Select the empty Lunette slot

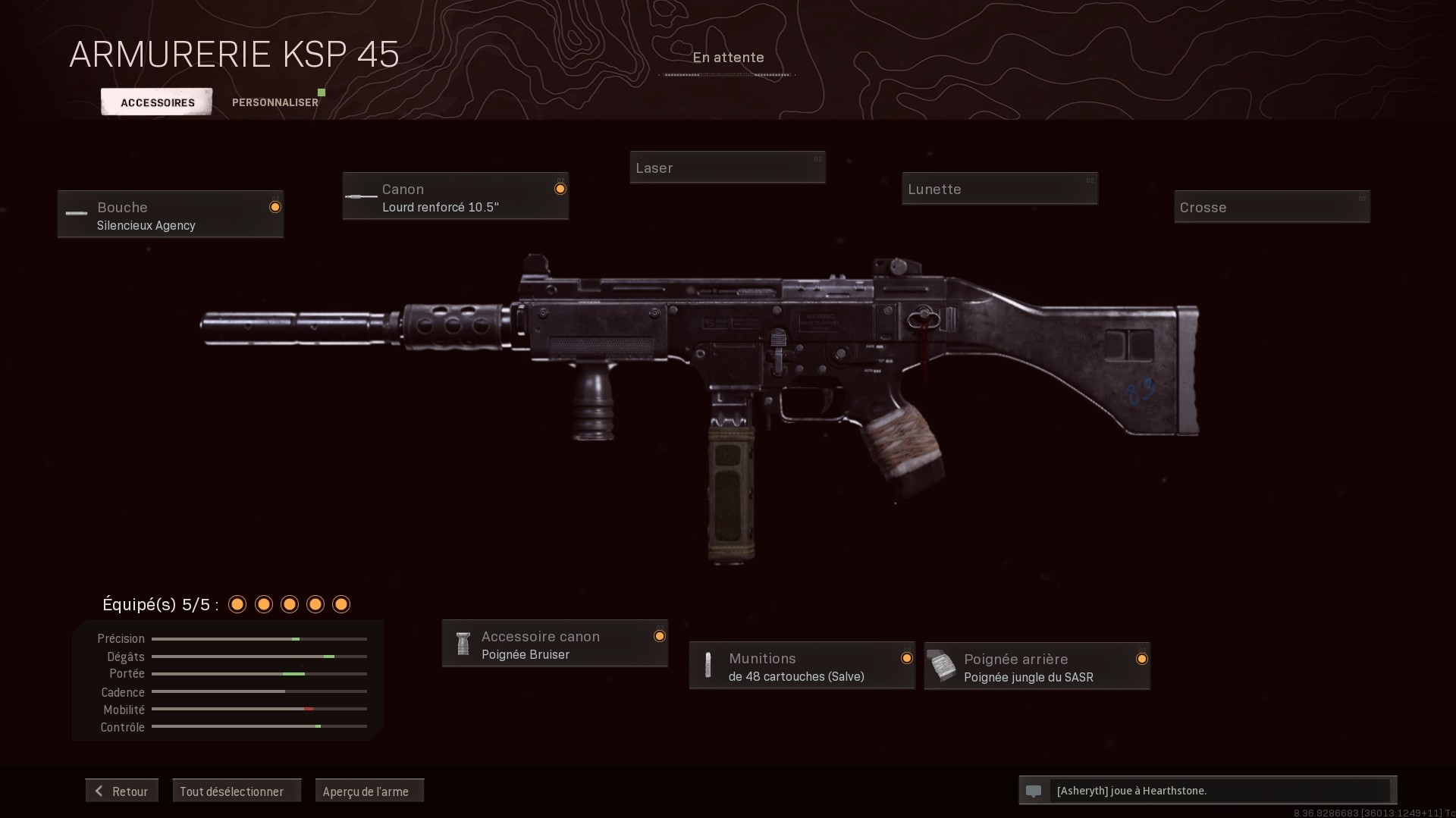(999, 189)
